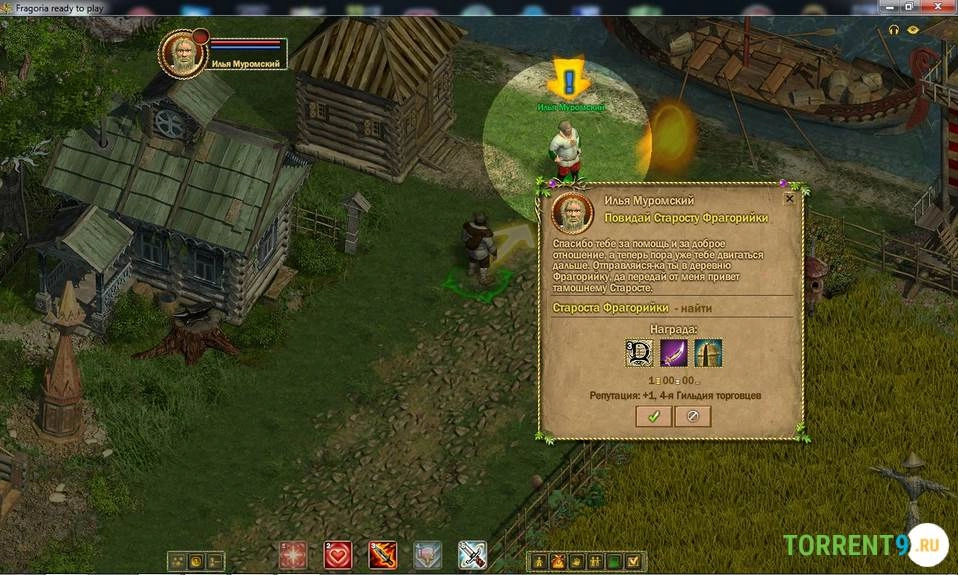Viewport: 958px width, 575px height.
Task: Select the letter D scroll reward
Action: (639, 353)
